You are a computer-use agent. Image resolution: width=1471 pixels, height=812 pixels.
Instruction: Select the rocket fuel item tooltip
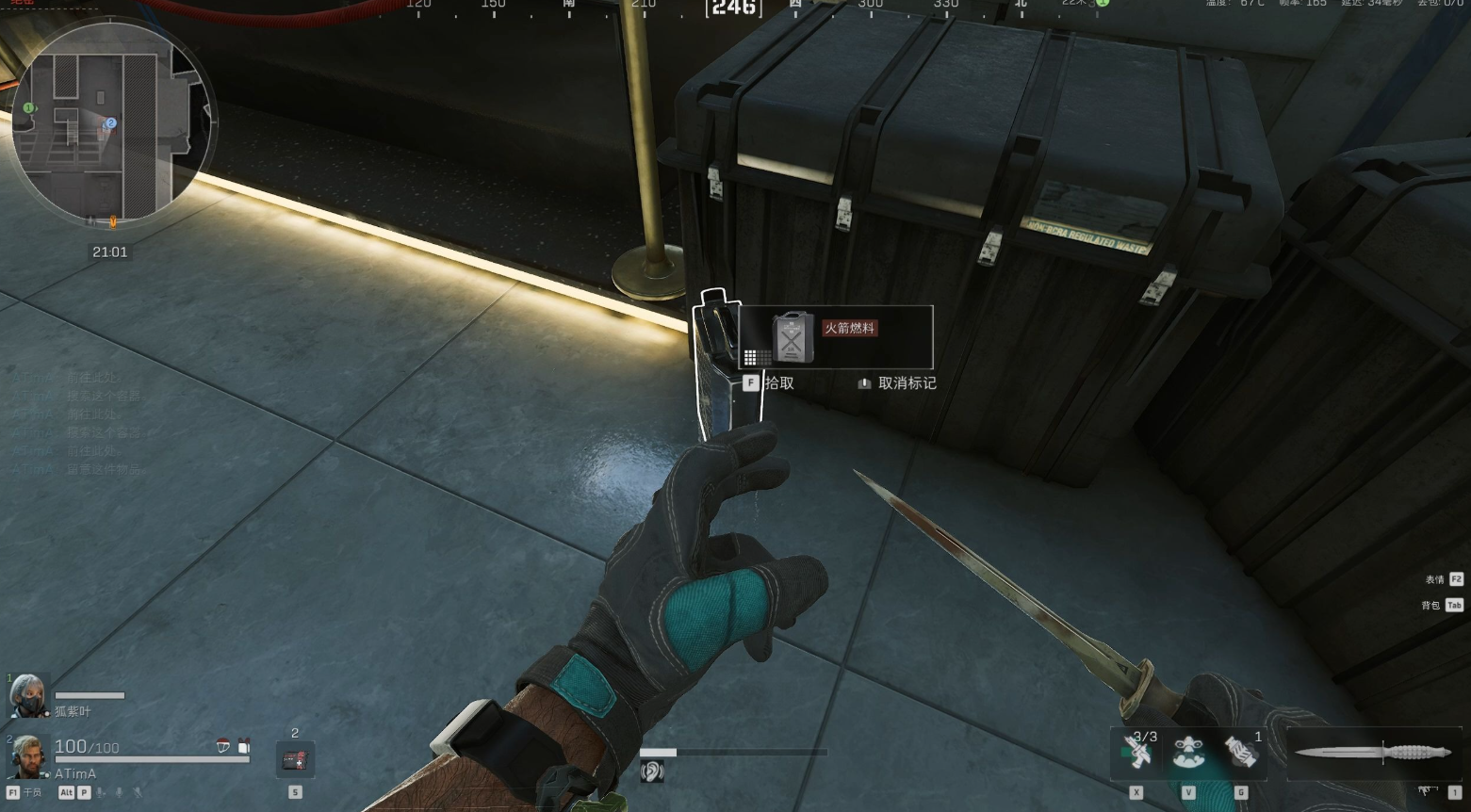point(836,336)
